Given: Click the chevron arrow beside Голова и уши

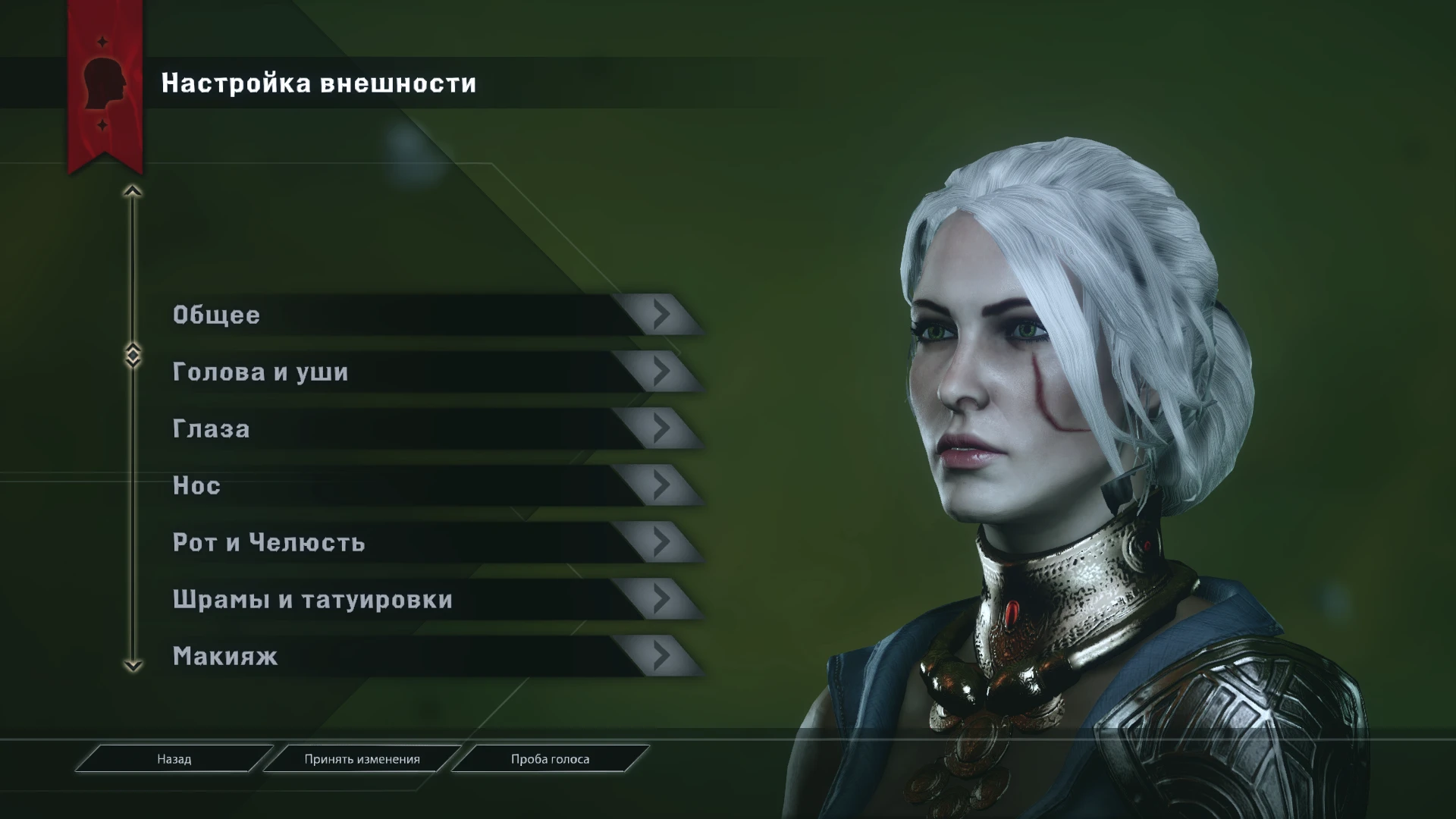Looking at the screenshot, I should click(x=661, y=372).
